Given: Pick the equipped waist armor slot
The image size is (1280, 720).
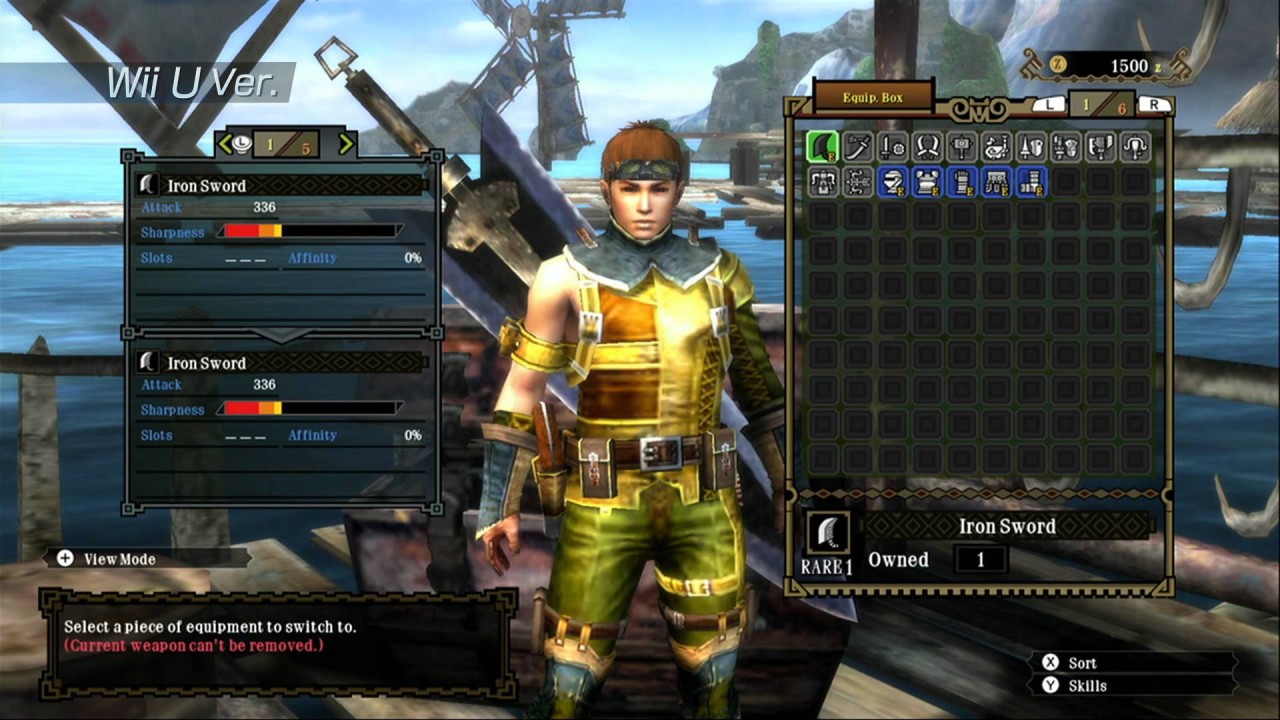Looking at the screenshot, I should pyautogui.click(x=997, y=182).
